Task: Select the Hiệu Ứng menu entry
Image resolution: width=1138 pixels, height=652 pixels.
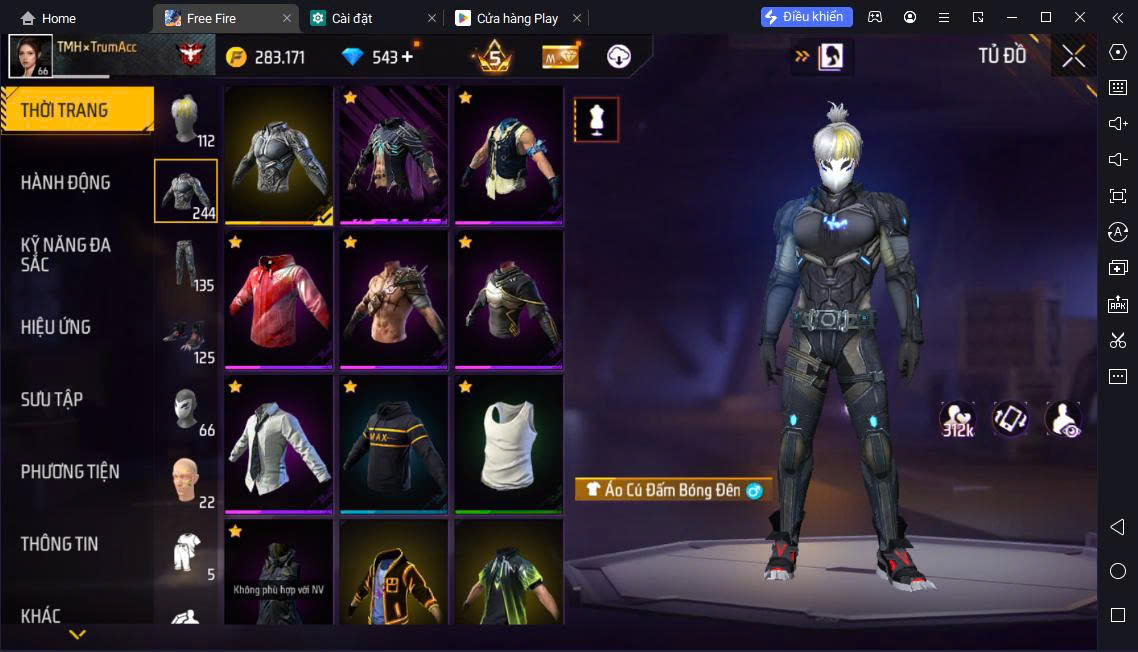Action: pos(56,327)
